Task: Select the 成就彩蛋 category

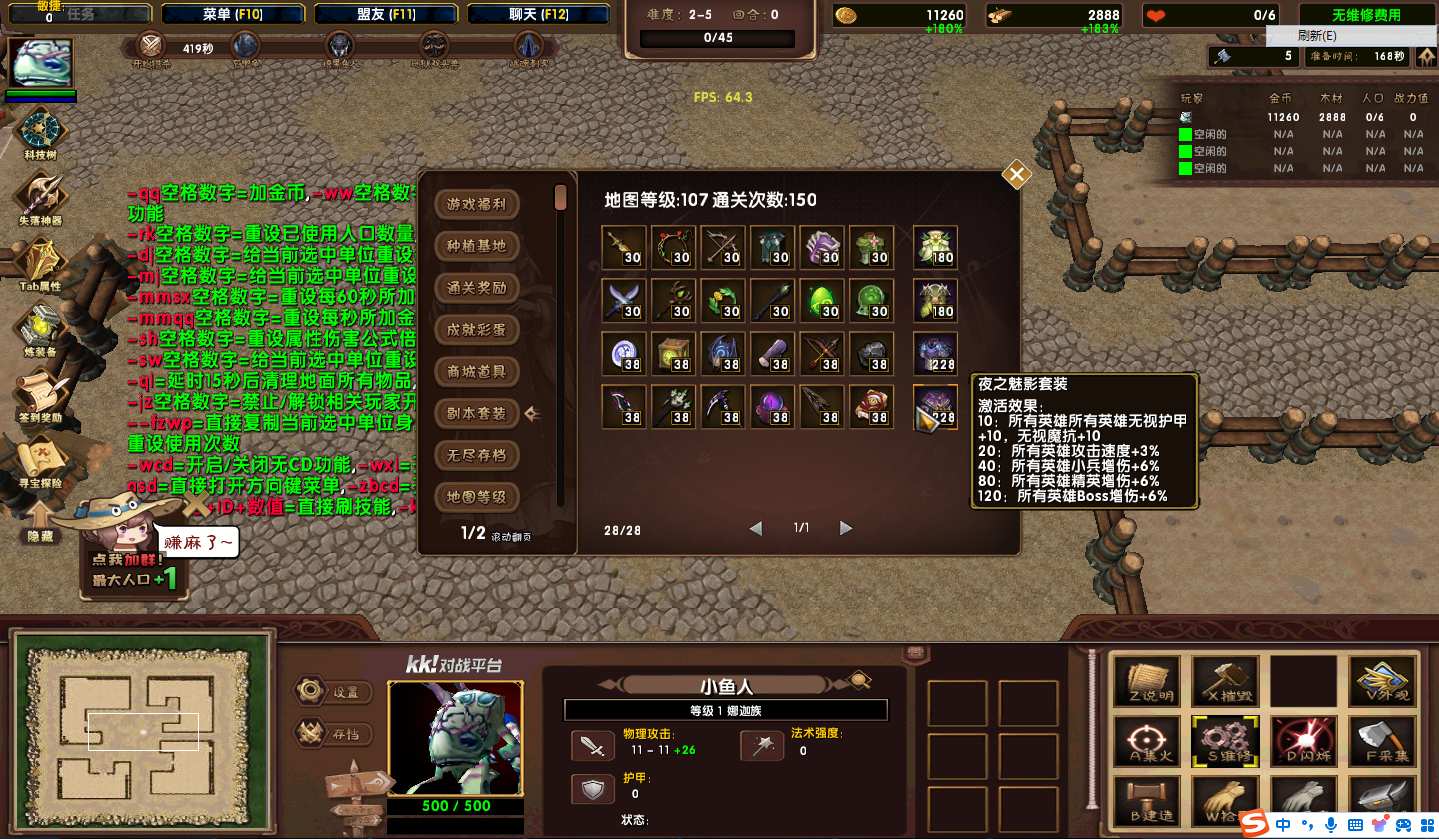Action: pyautogui.click(x=477, y=329)
